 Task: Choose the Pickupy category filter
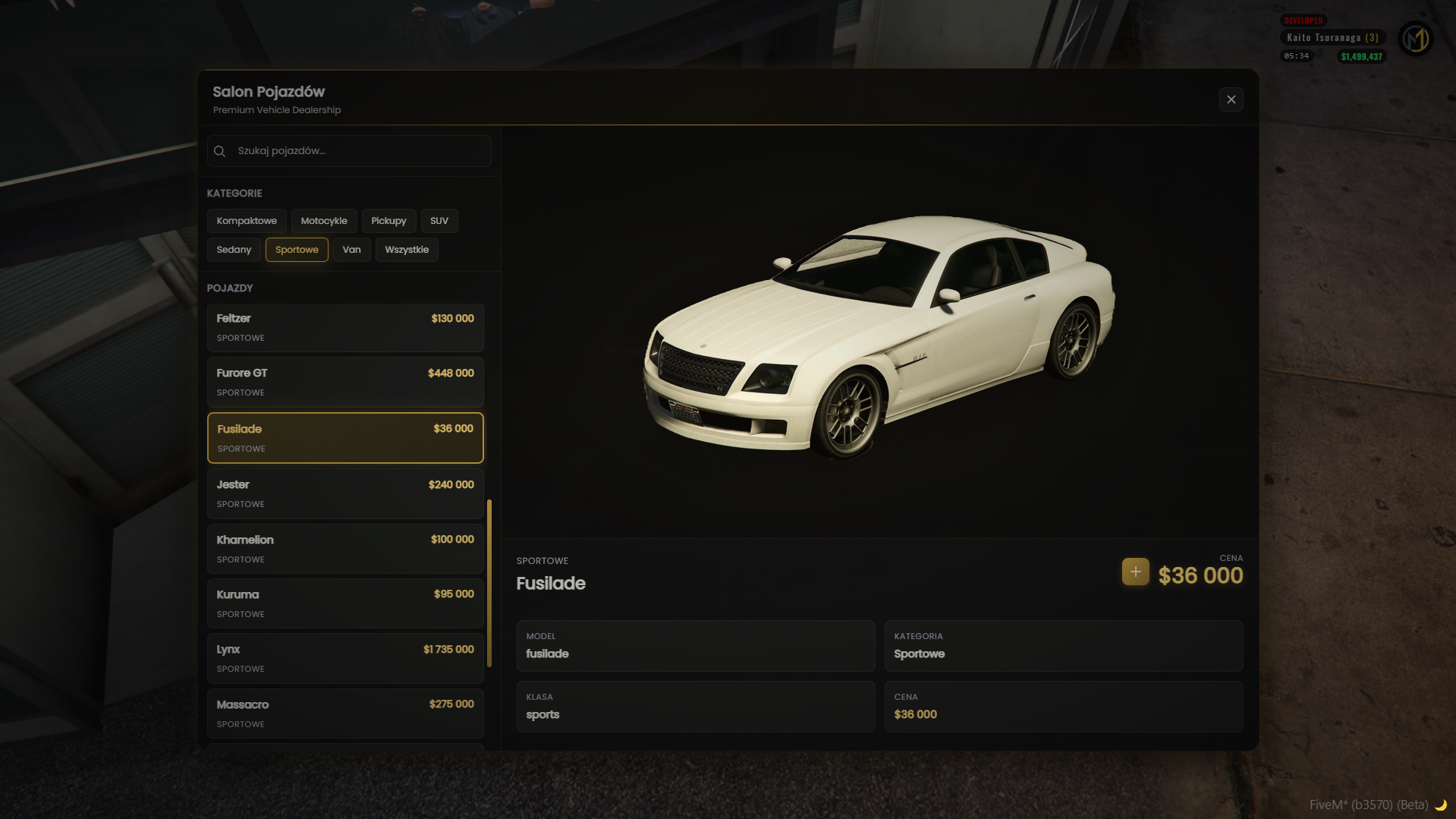[388, 221]
